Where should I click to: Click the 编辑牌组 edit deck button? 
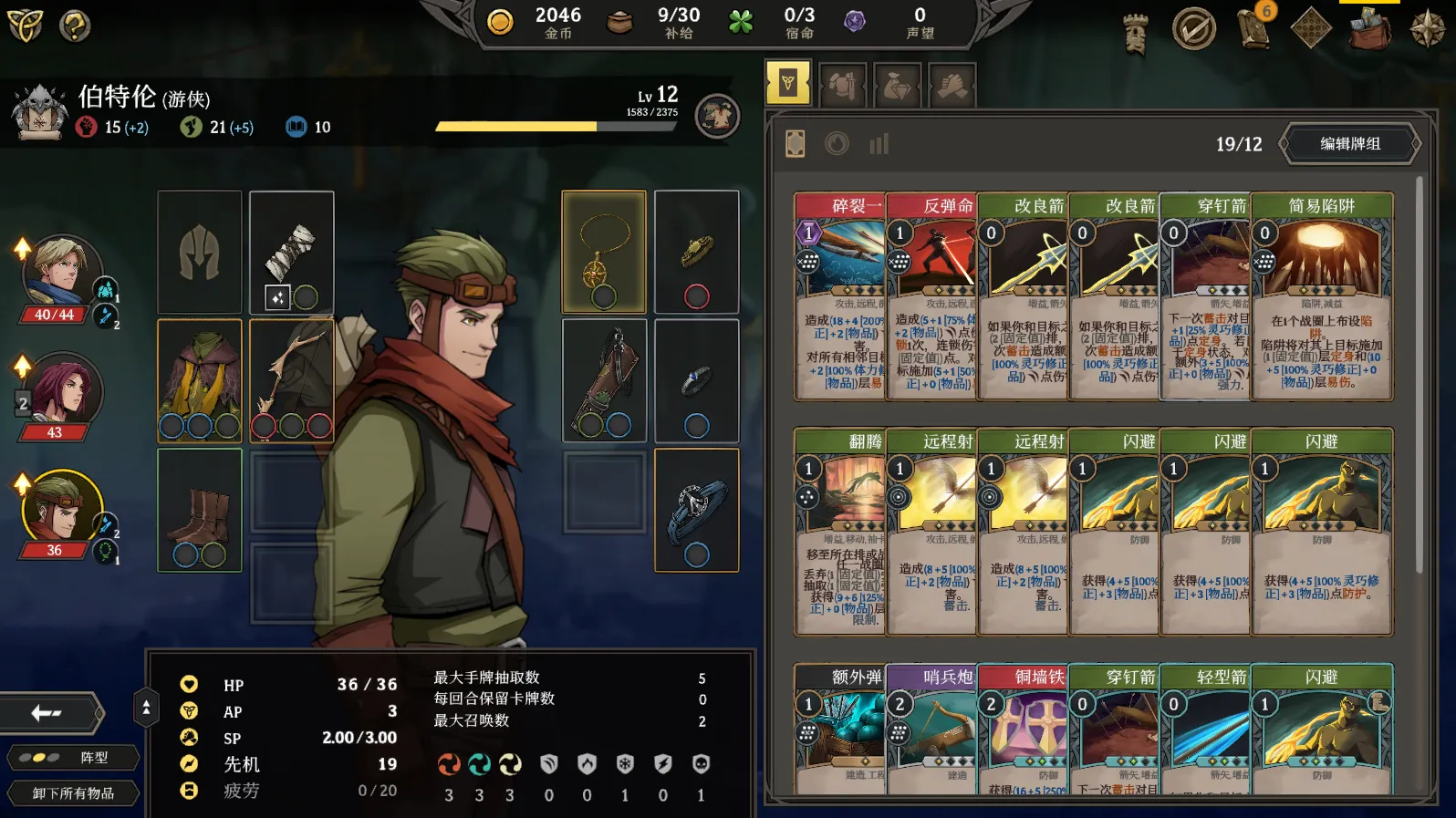(x=1350, y=144)
